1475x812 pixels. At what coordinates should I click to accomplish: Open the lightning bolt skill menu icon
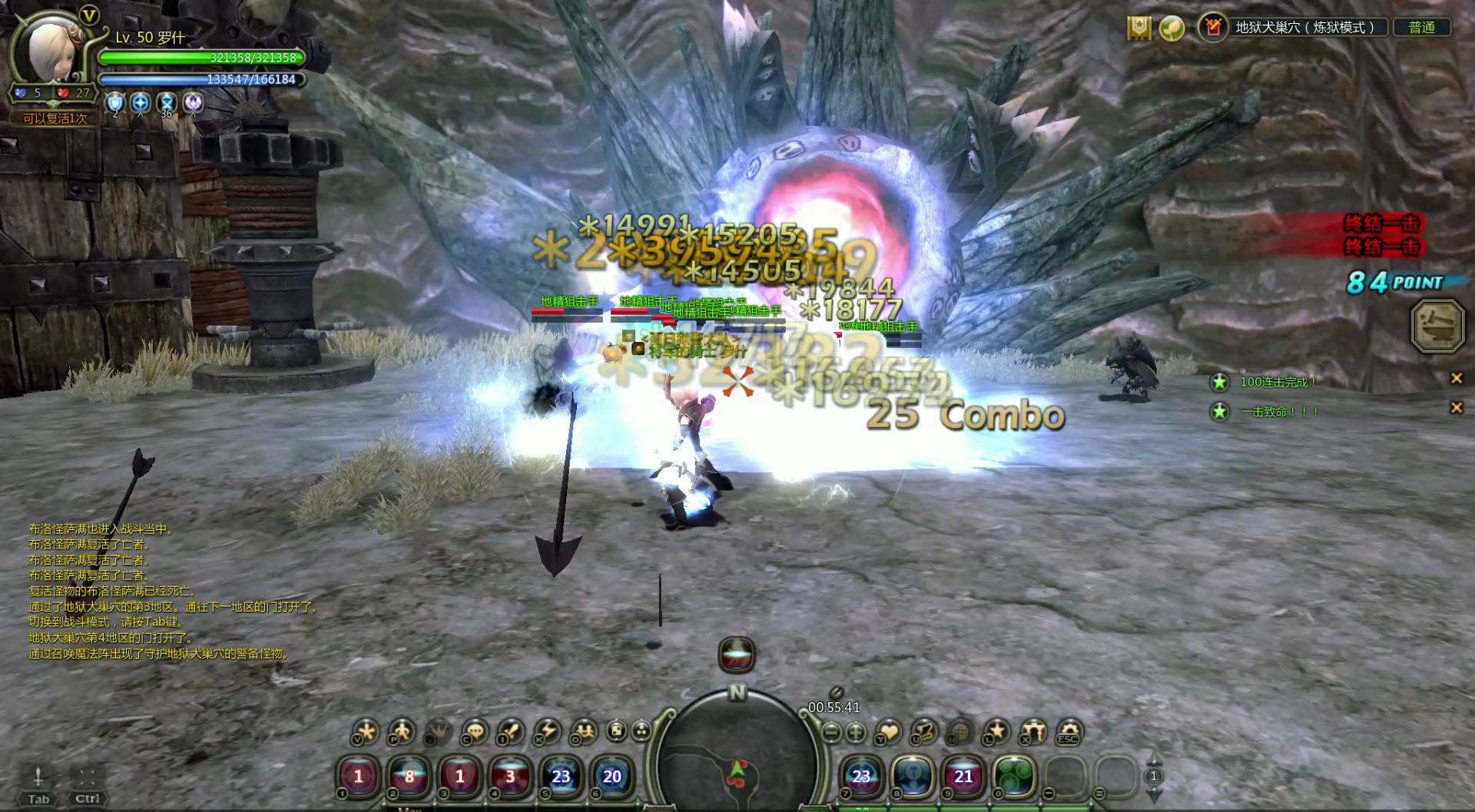click(547, 731)
